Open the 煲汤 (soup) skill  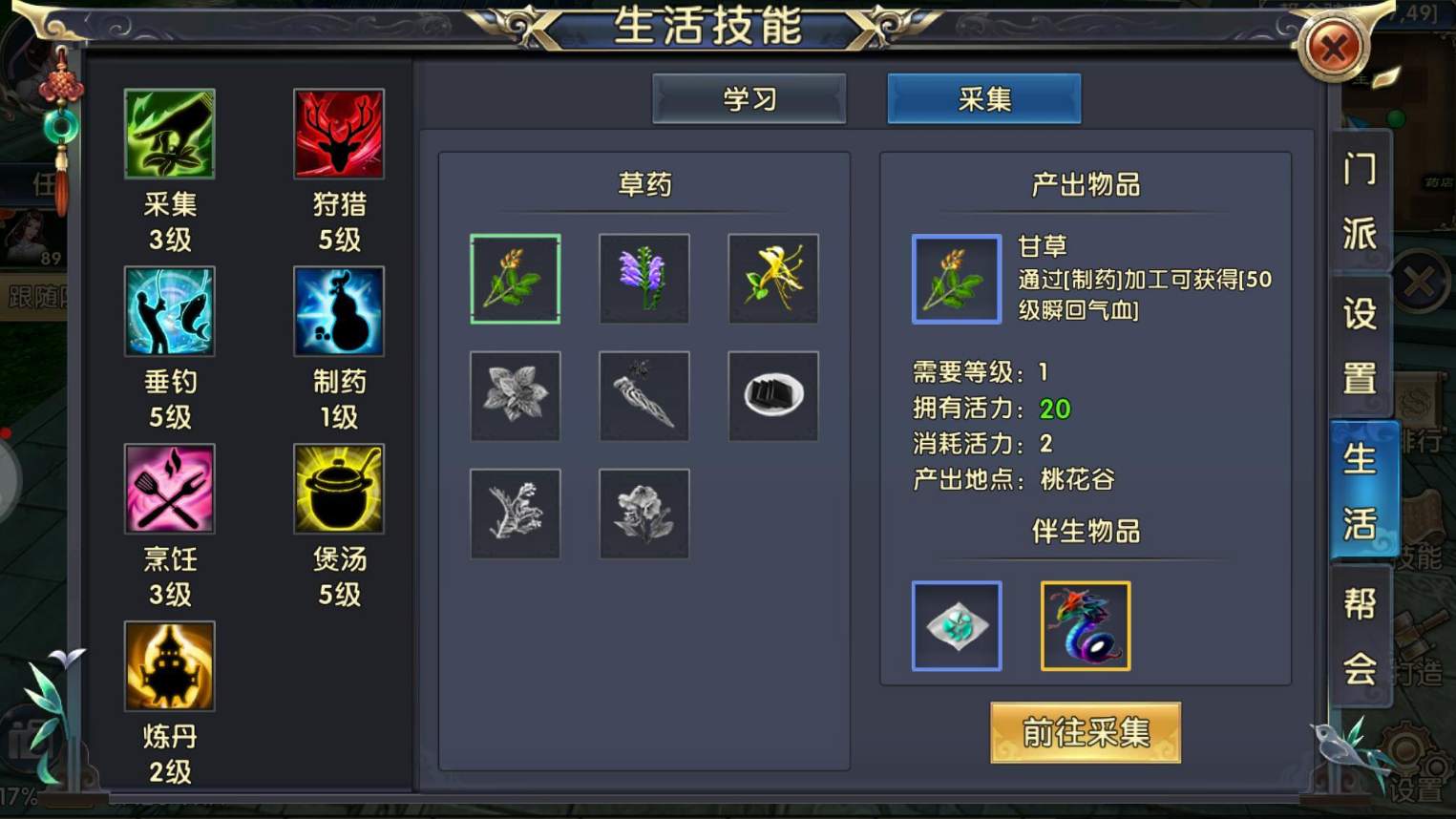click(338, 489)
